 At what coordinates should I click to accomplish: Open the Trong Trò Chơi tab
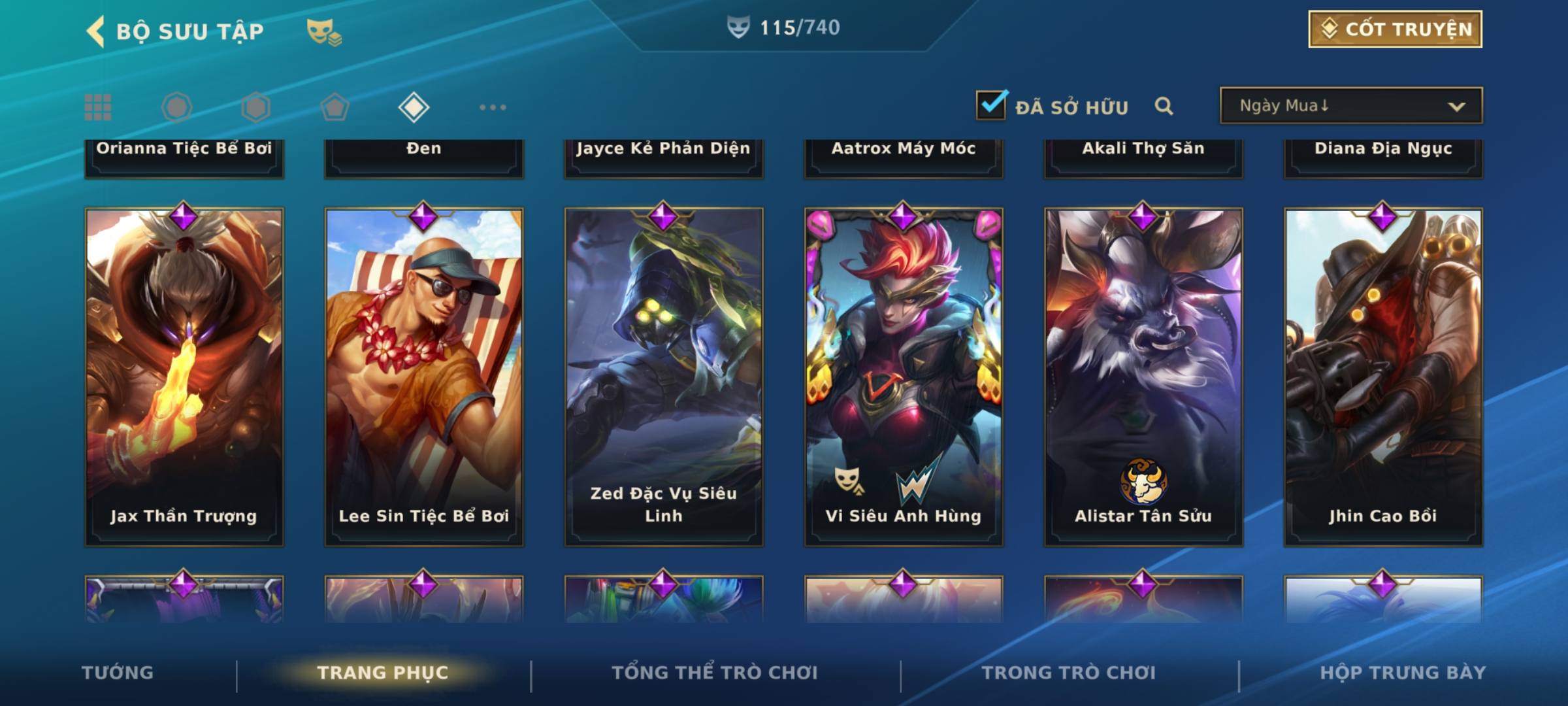pyautogui.click(x=1069, y=673)
